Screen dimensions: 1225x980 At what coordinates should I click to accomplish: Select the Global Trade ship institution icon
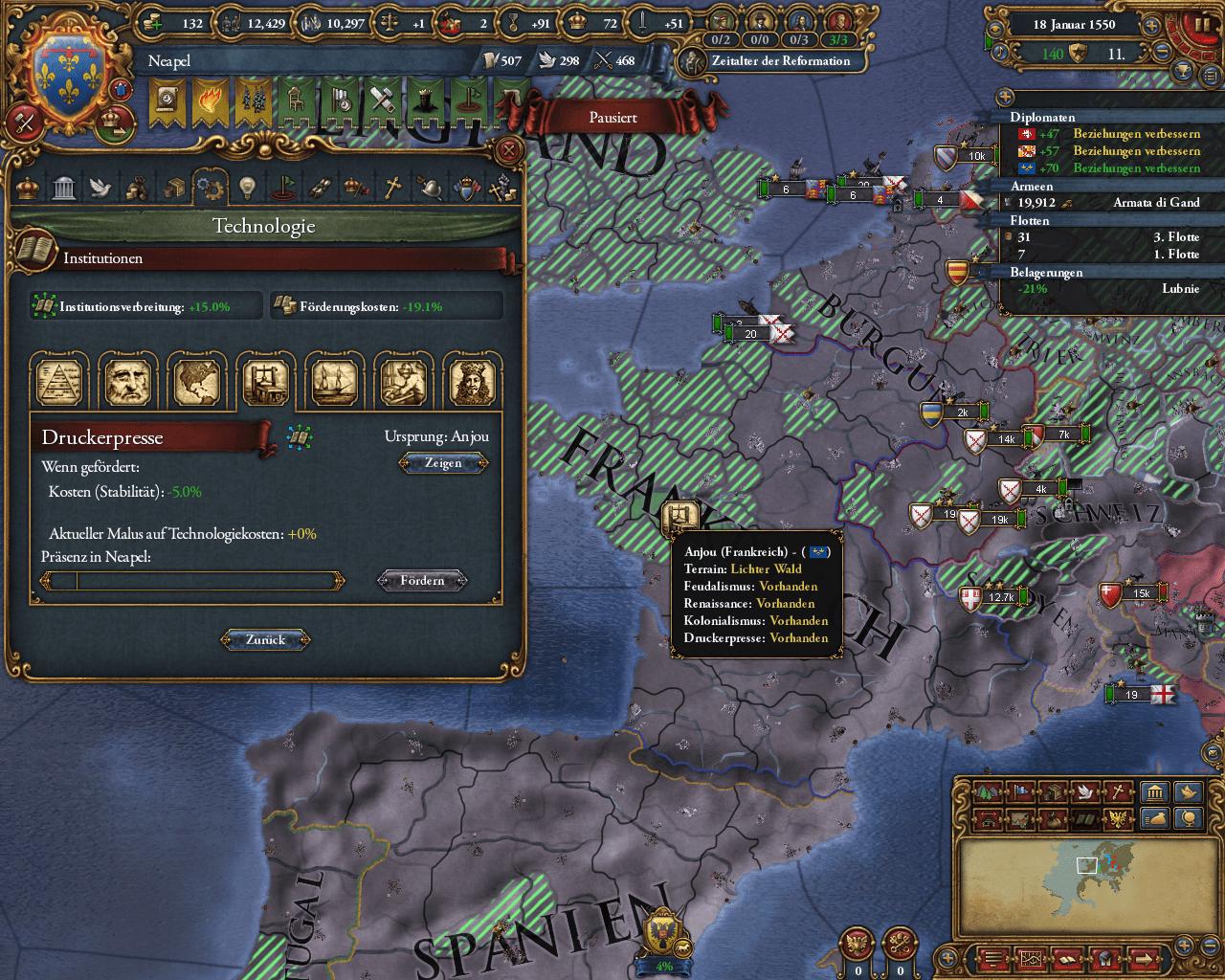tap(334, 380)
